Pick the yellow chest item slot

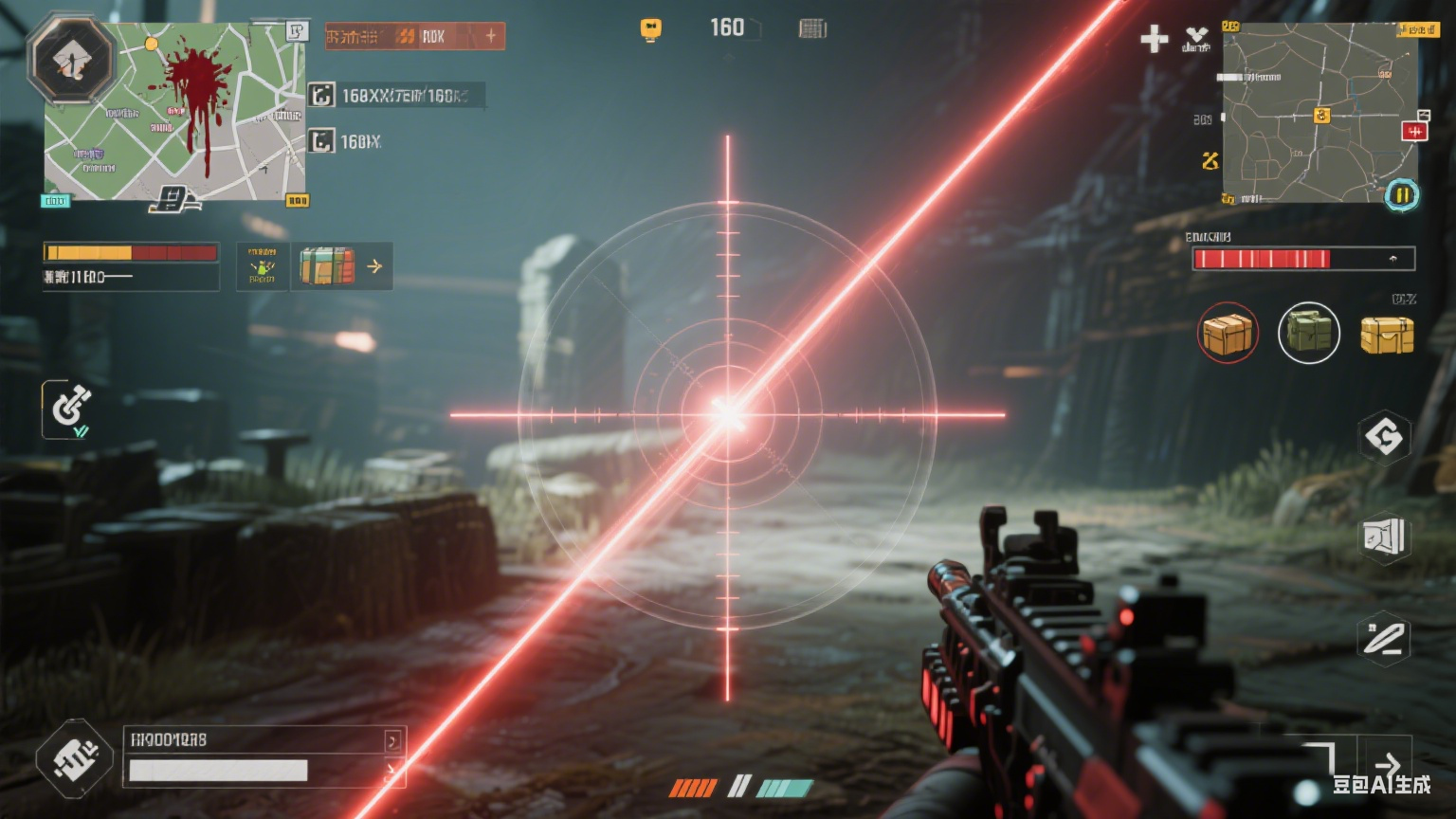pyautogui.click(x=1387, y=335)
